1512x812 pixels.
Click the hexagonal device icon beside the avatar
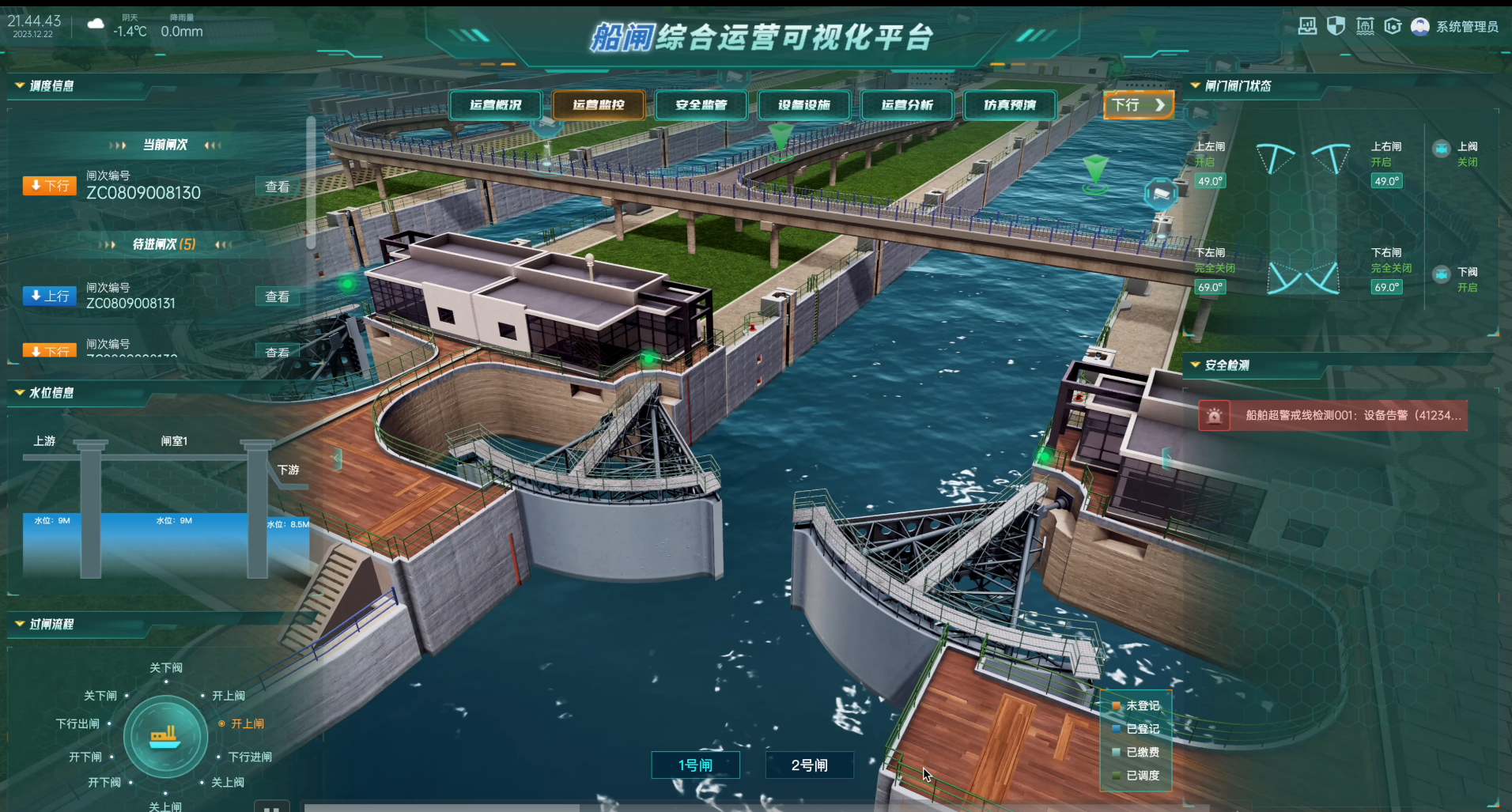coord(1392,26)
